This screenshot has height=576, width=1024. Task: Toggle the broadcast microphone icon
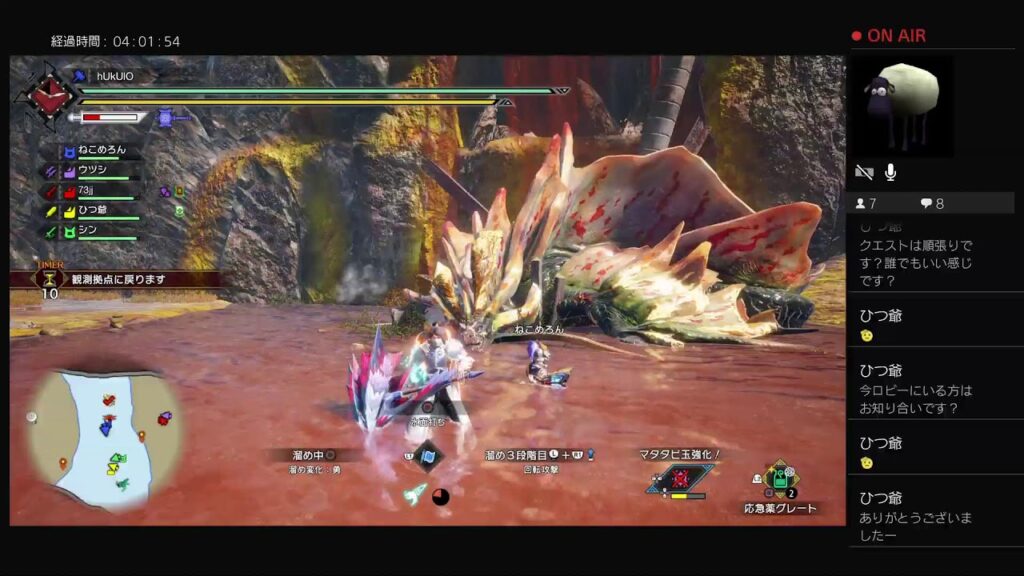point(891,172)
